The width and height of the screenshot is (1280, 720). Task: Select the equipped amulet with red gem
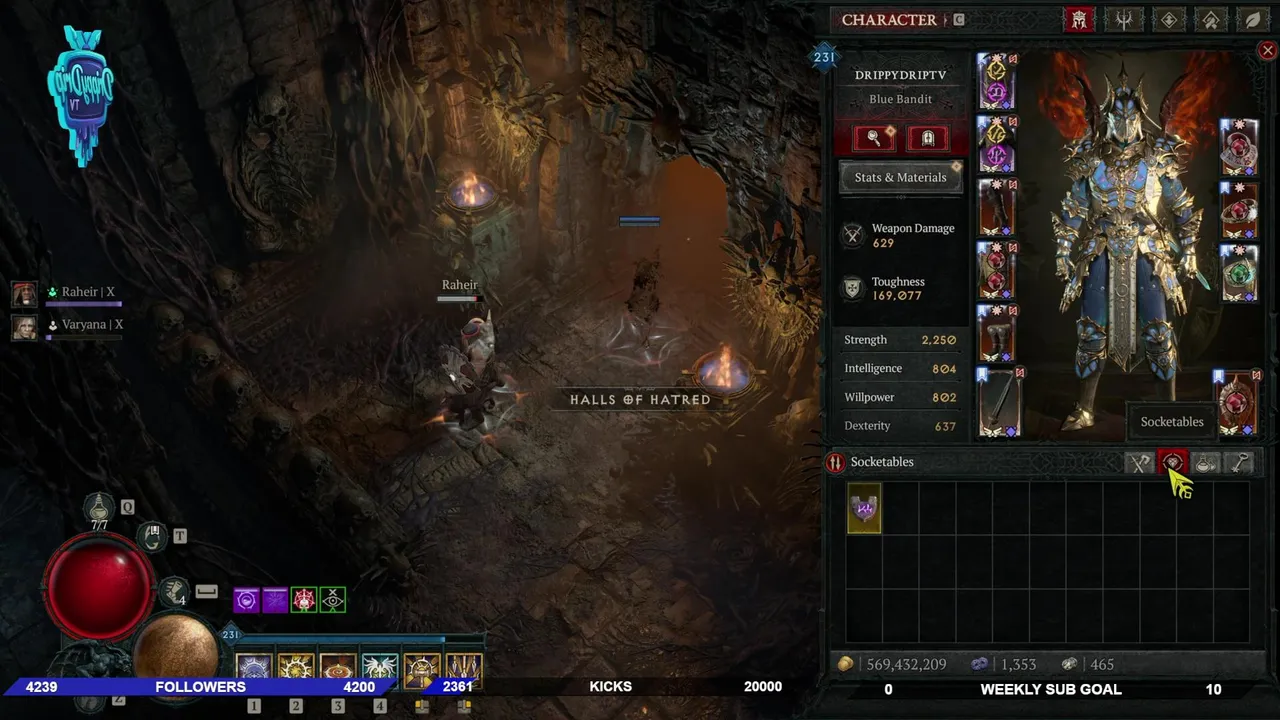tap(1239, 146)
